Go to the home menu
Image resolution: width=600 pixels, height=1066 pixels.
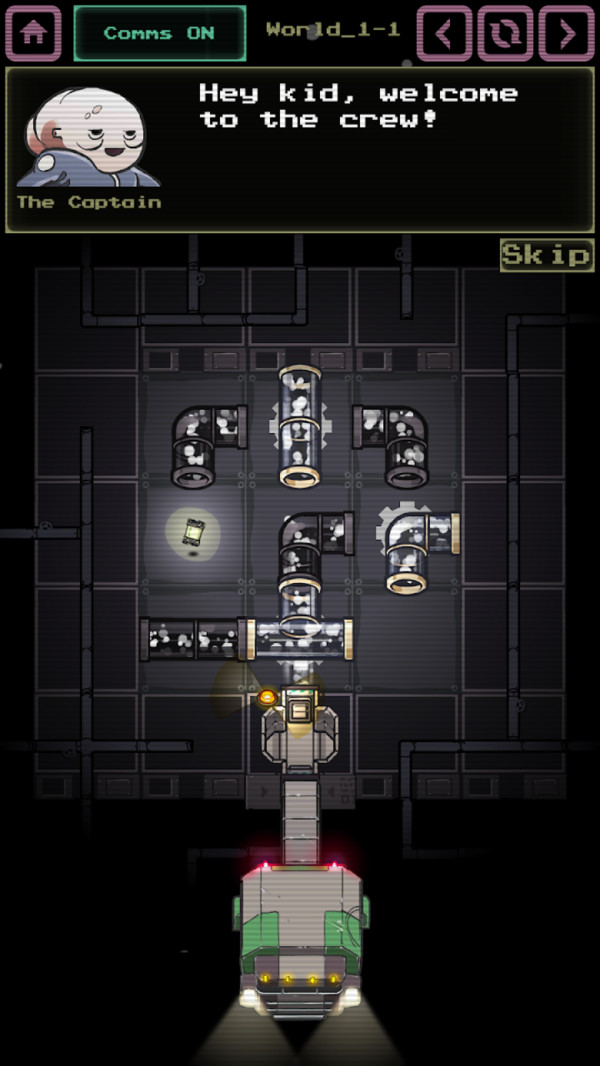point(33,33)
